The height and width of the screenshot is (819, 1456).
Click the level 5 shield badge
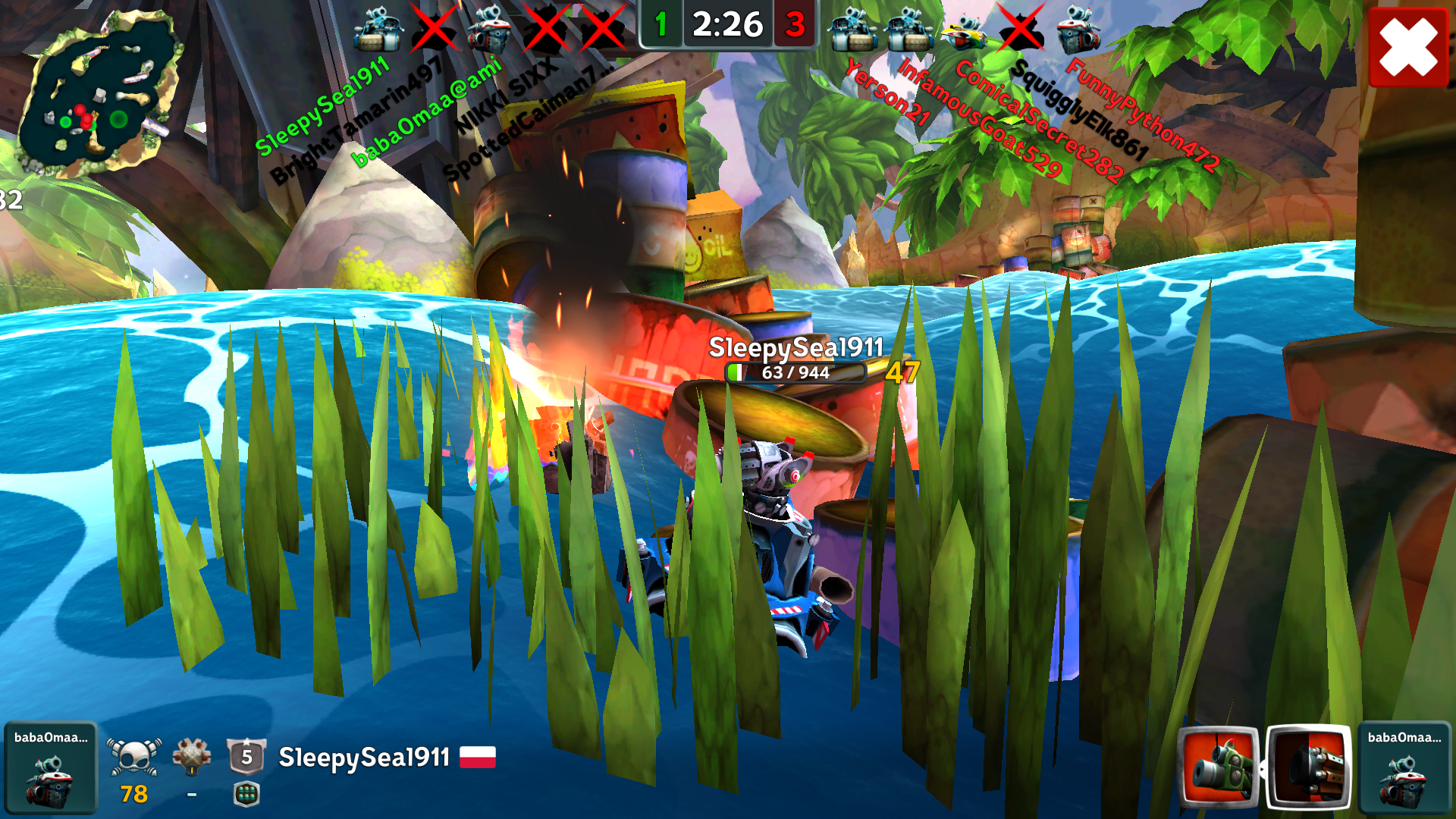246,756
